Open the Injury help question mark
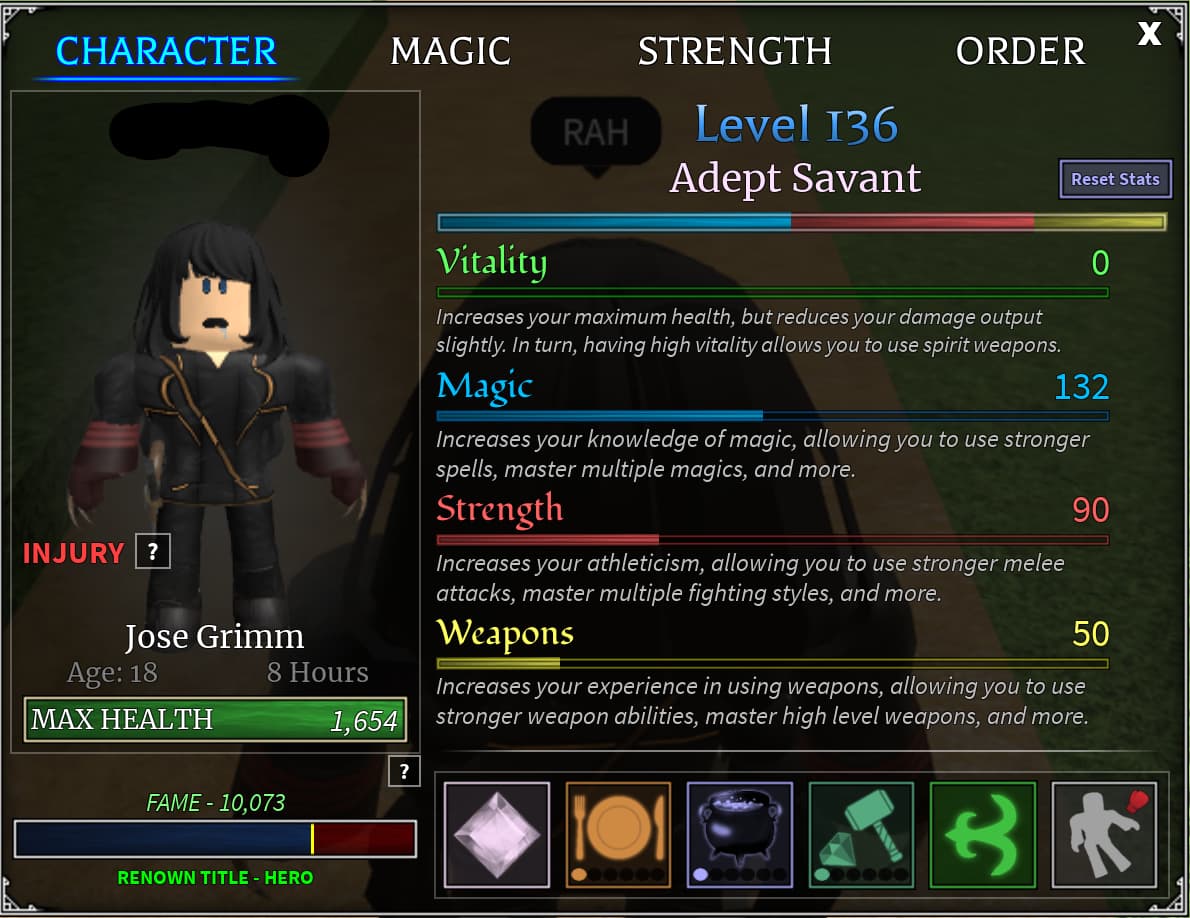This screenshot has width=1190, height=918. point(153,551)
